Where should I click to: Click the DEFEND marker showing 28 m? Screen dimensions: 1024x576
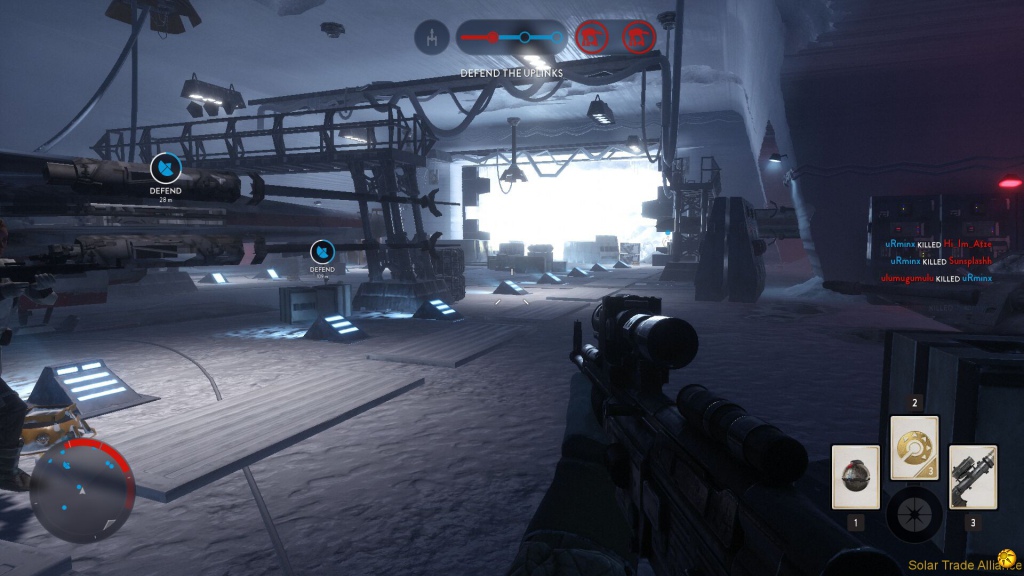tap(165, 168)
